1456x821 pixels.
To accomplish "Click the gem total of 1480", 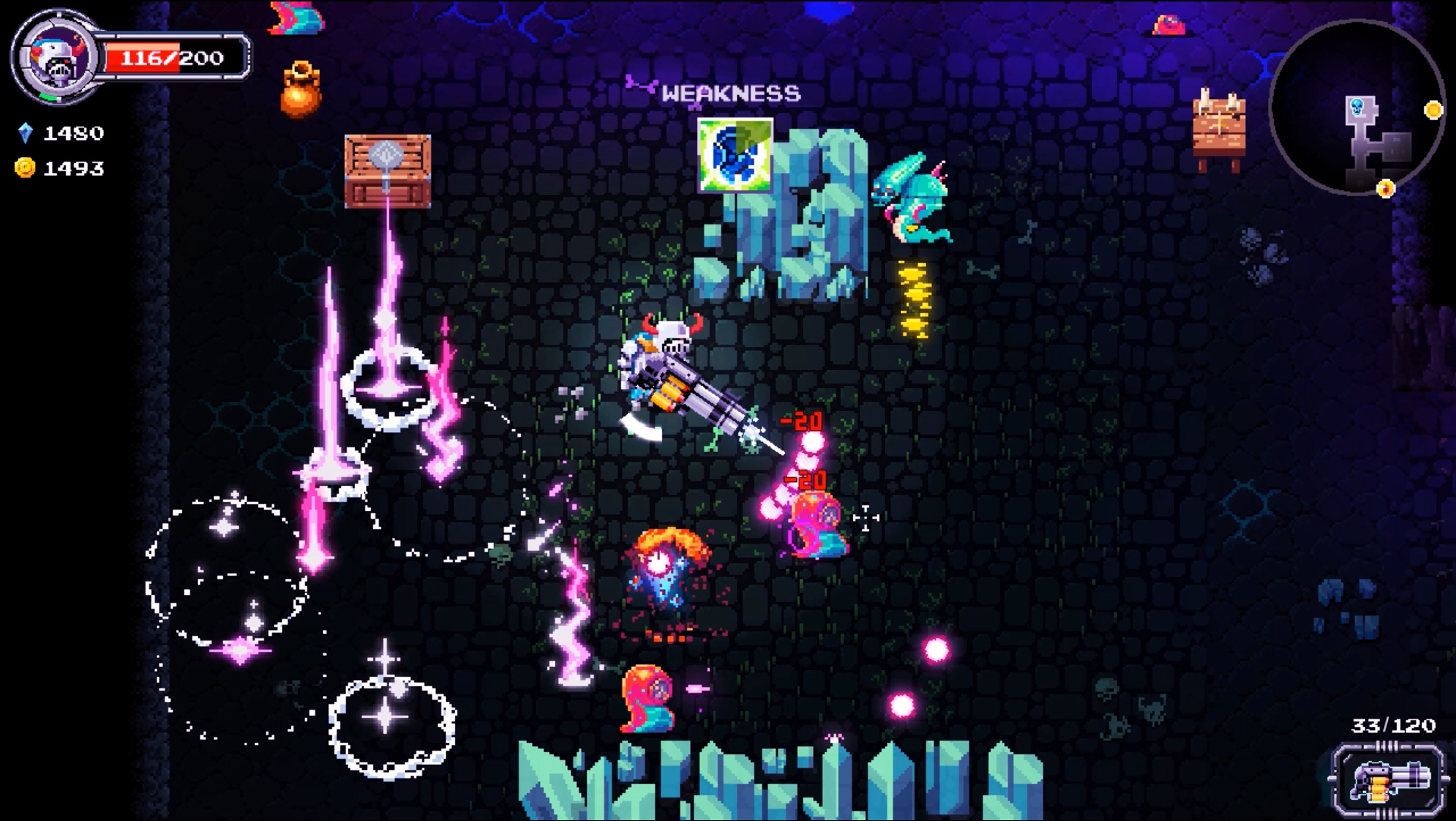I will [x=72, y=133].
